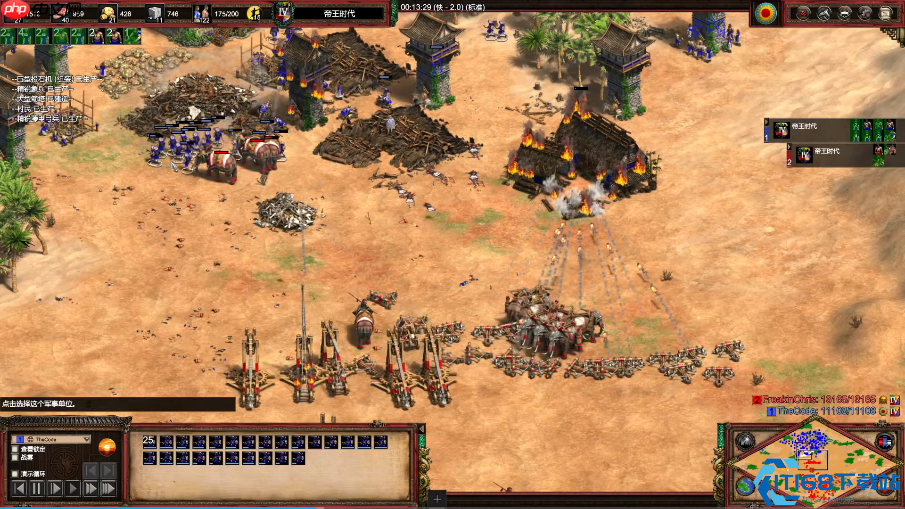This screenshot has width=905, height=509.
Task: Toggle the 战雾 fog of war checkbox
Action: click(x=14, y=458)
